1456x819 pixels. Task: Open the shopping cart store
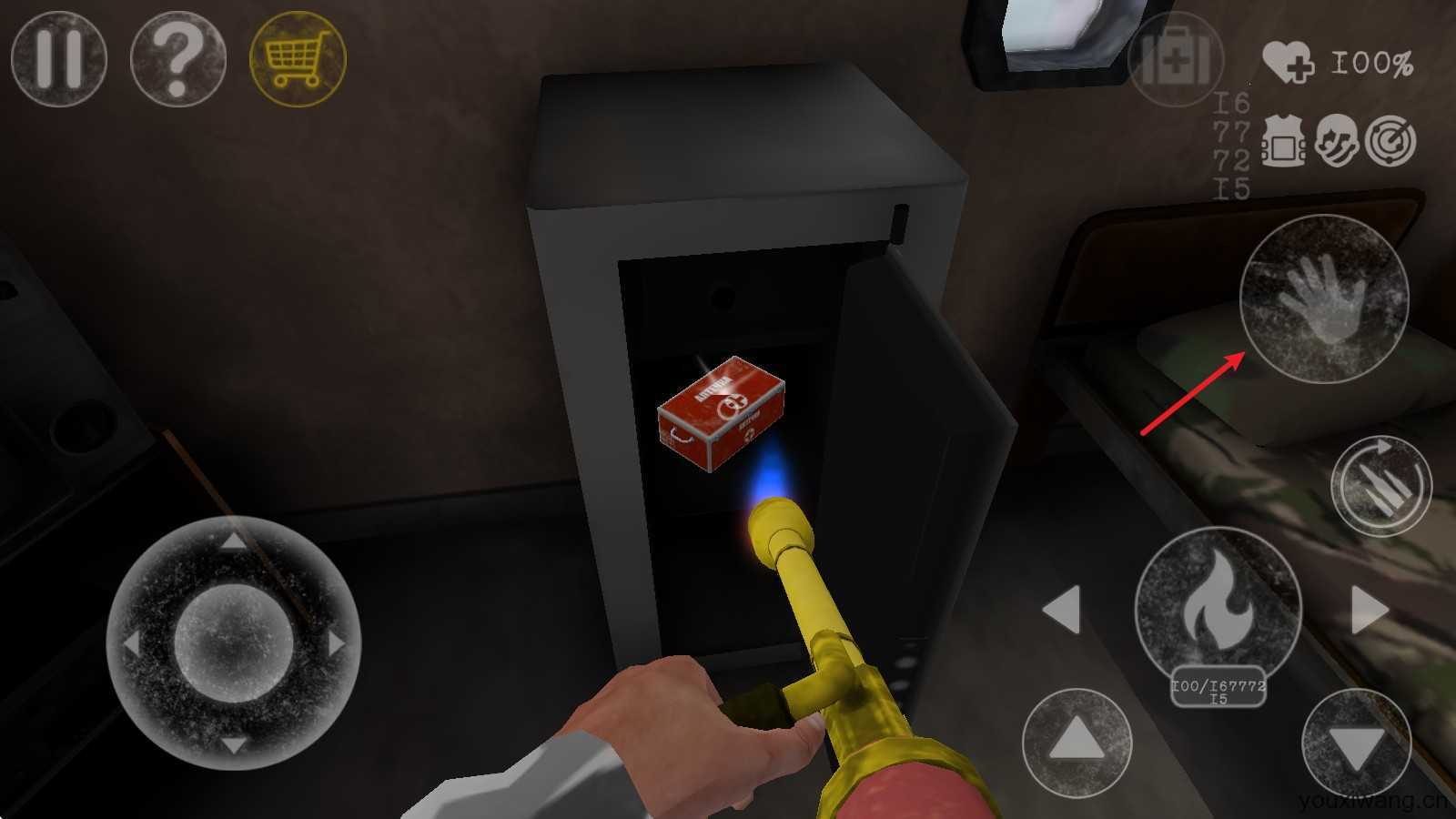(298, 60)
